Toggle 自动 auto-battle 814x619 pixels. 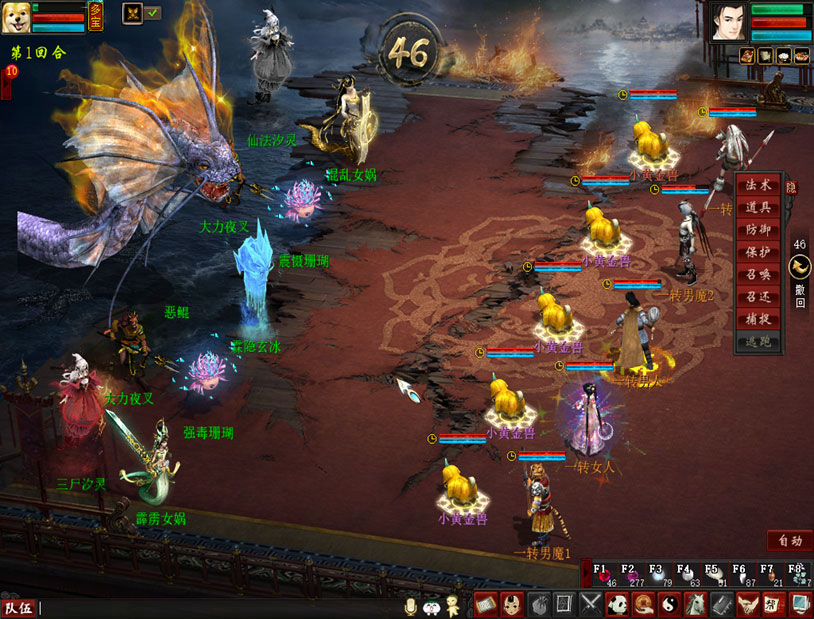coord(789,541)
